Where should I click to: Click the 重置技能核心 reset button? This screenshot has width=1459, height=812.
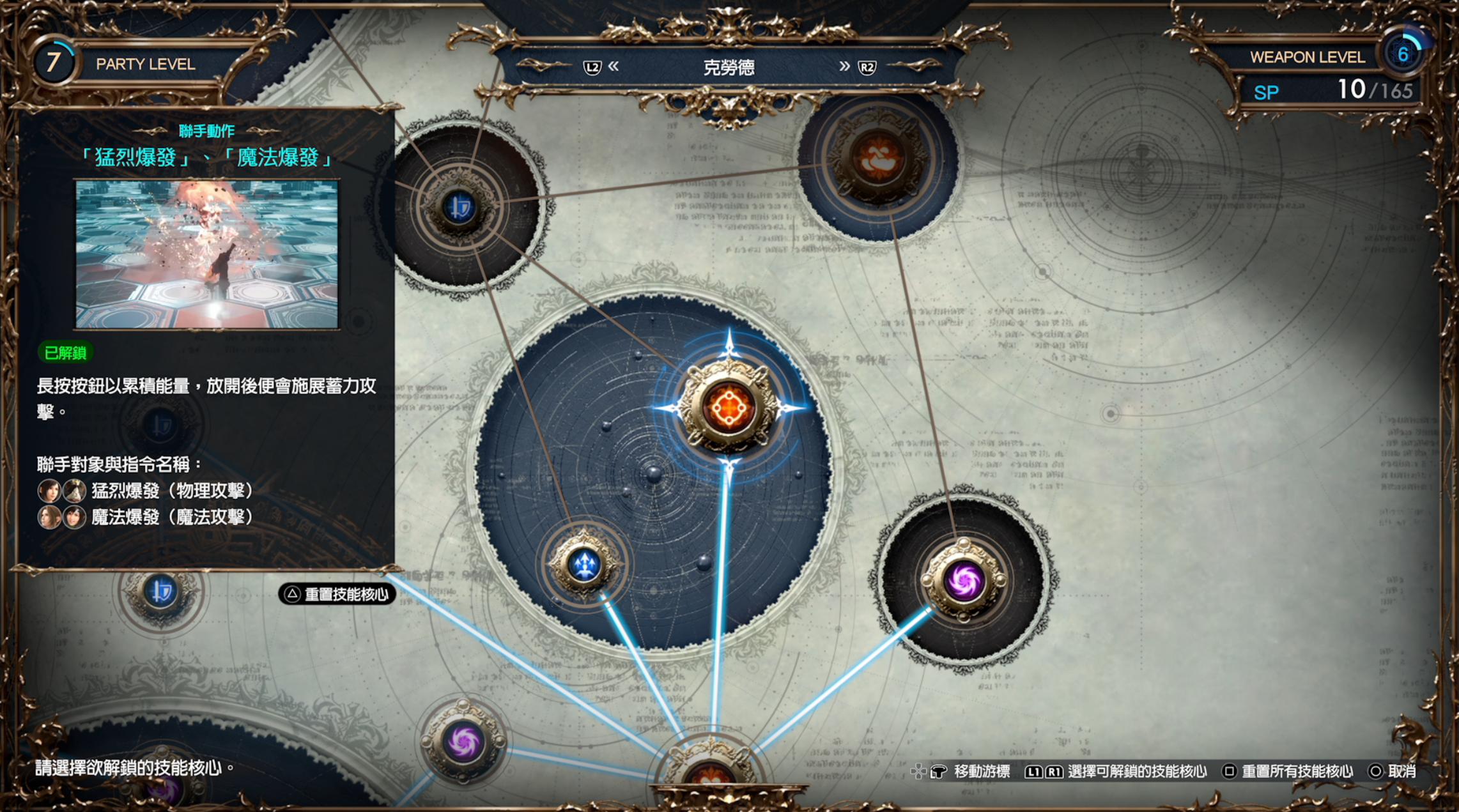tap(337, 594)
